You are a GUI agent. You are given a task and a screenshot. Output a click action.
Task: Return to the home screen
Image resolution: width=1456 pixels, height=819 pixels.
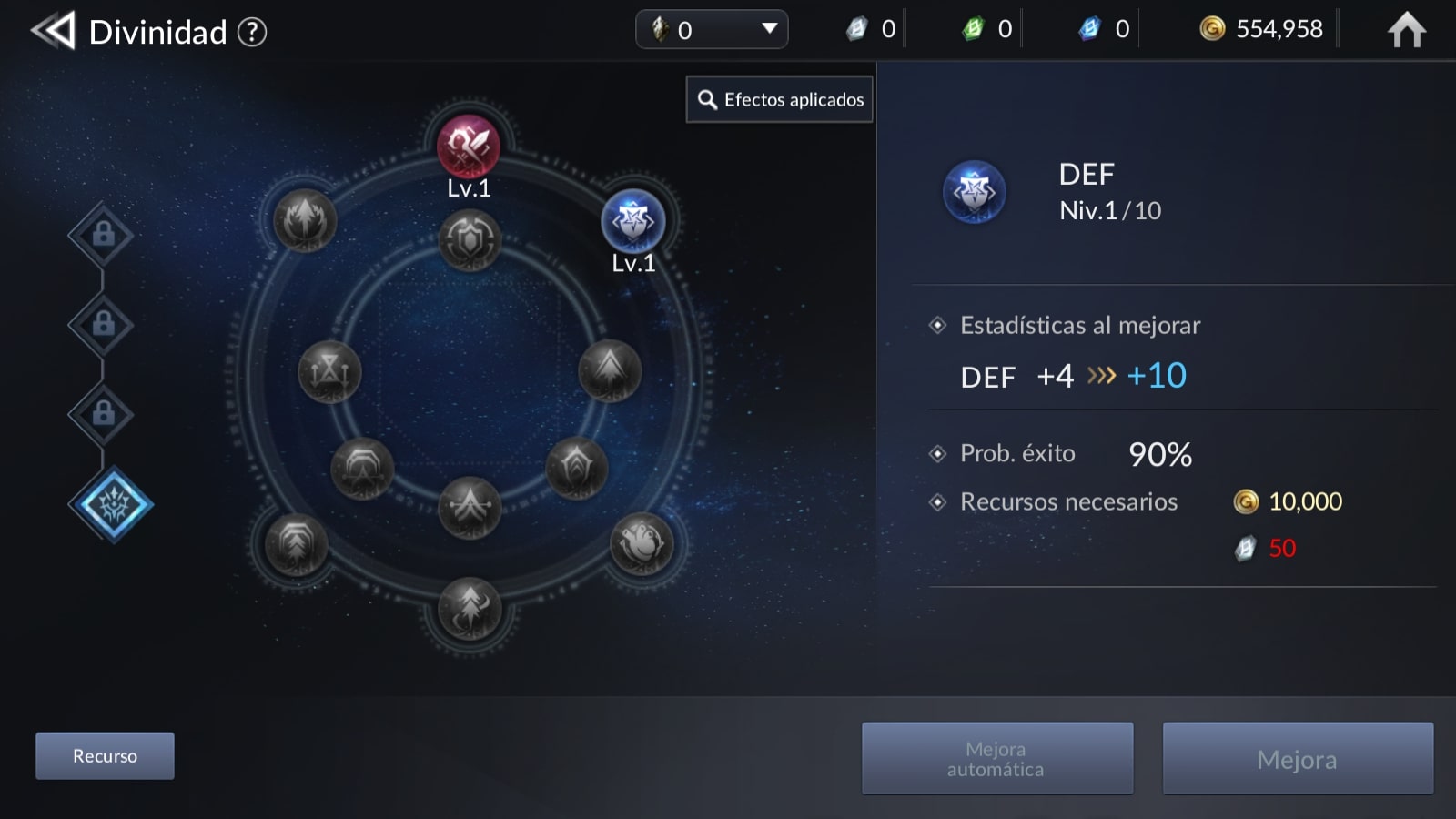click(1406, 30)
